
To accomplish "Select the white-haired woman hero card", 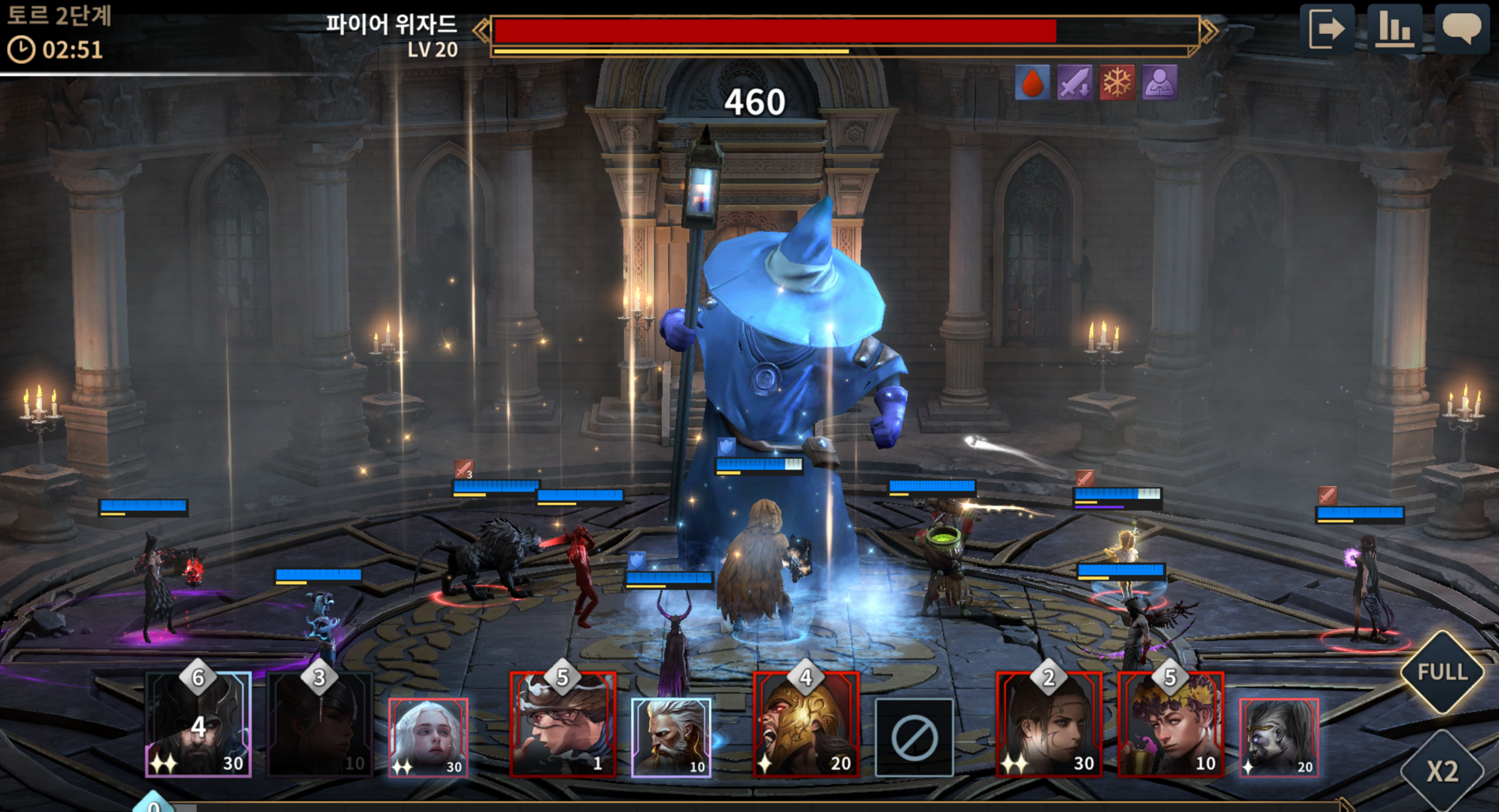I will (x=428, y=737).
